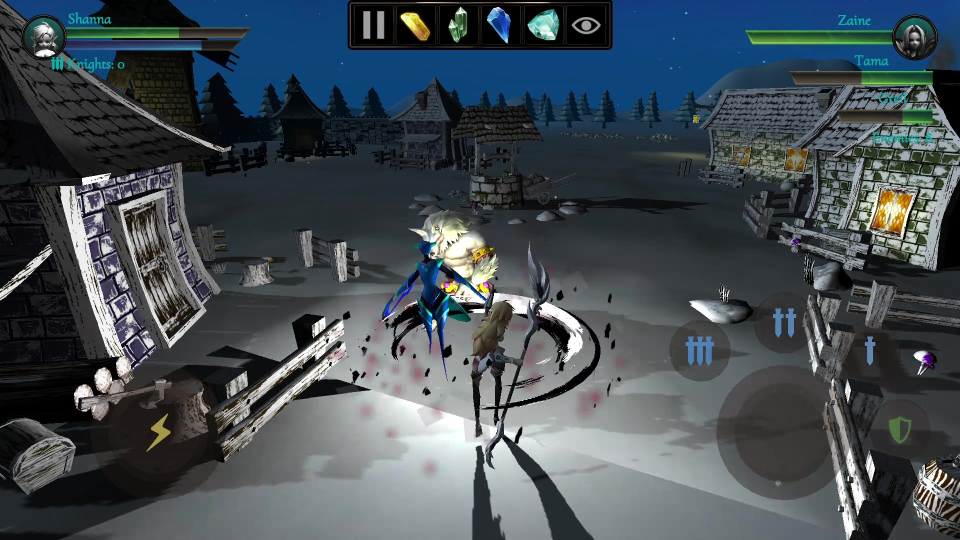Perform the single sword attack
960x540 pixels.
869,350
